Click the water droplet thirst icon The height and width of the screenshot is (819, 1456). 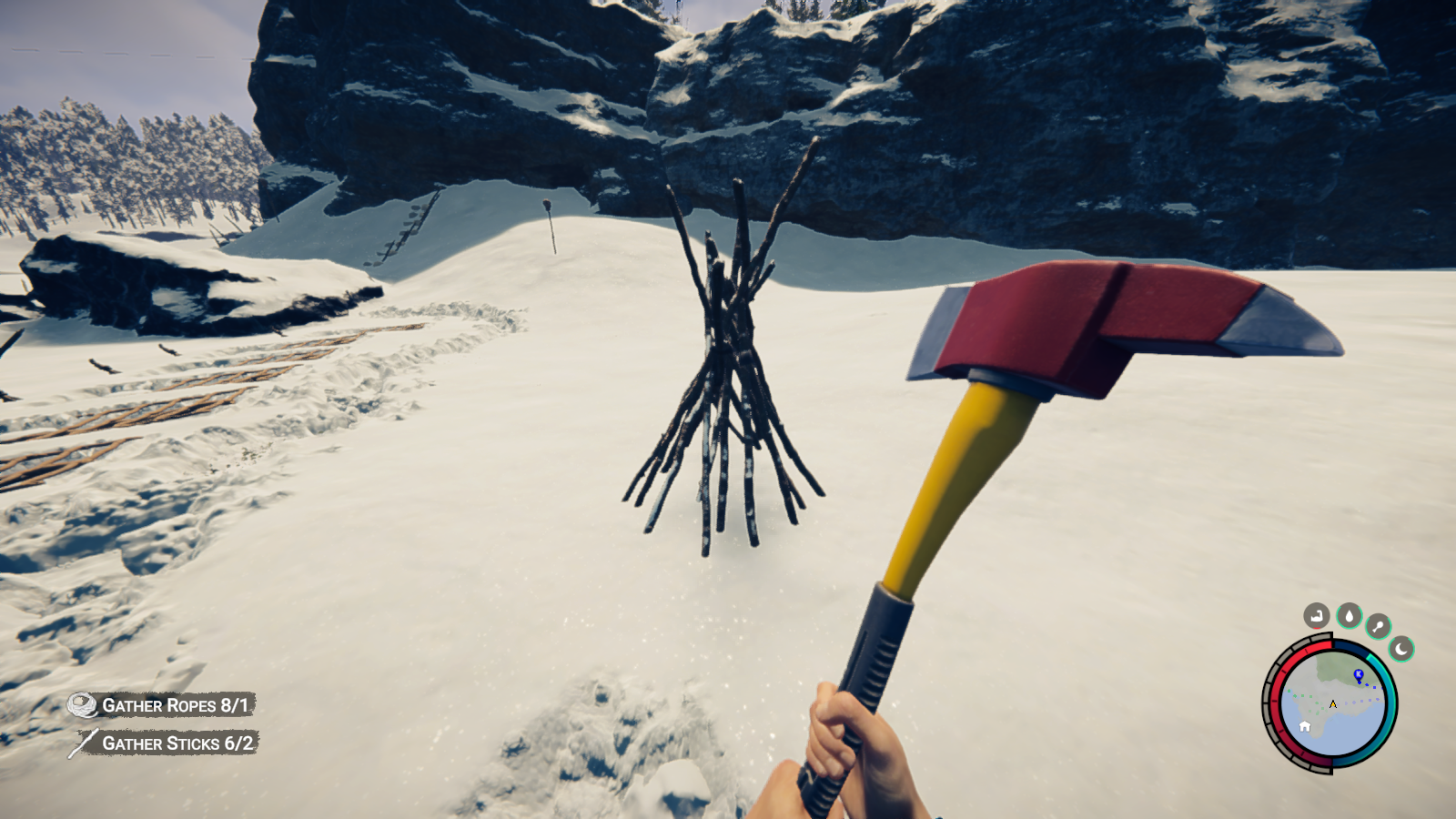[1350, 615]
